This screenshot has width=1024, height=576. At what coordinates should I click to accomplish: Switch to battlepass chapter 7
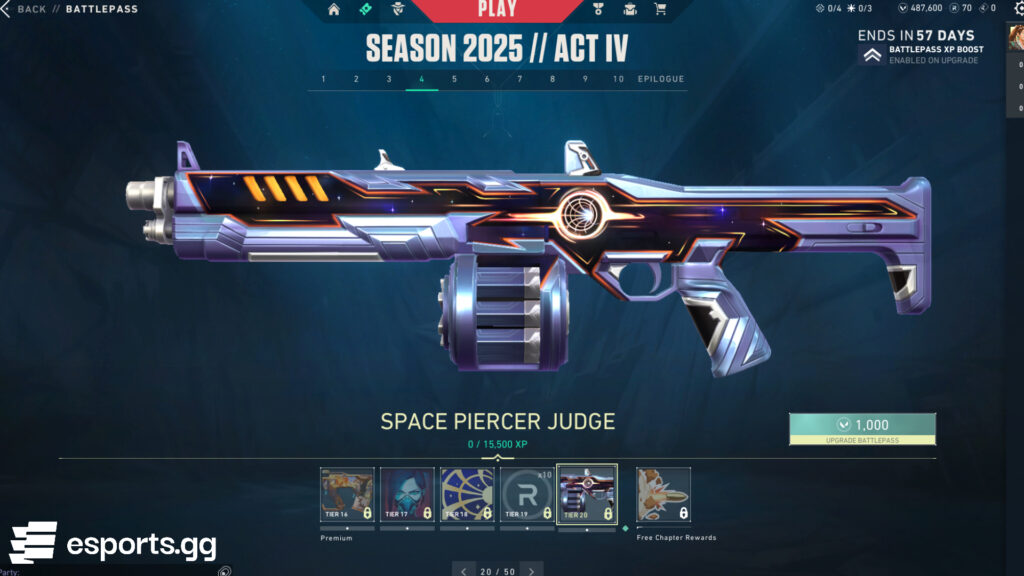coord(520,79)
